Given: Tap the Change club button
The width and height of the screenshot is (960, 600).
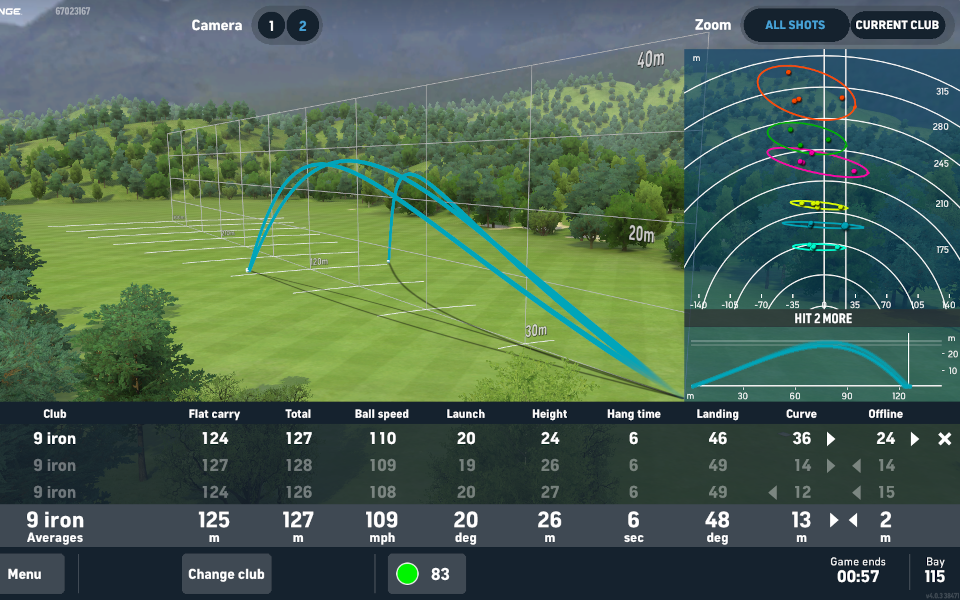Looking at the screenshot, I should coord(227,574).
